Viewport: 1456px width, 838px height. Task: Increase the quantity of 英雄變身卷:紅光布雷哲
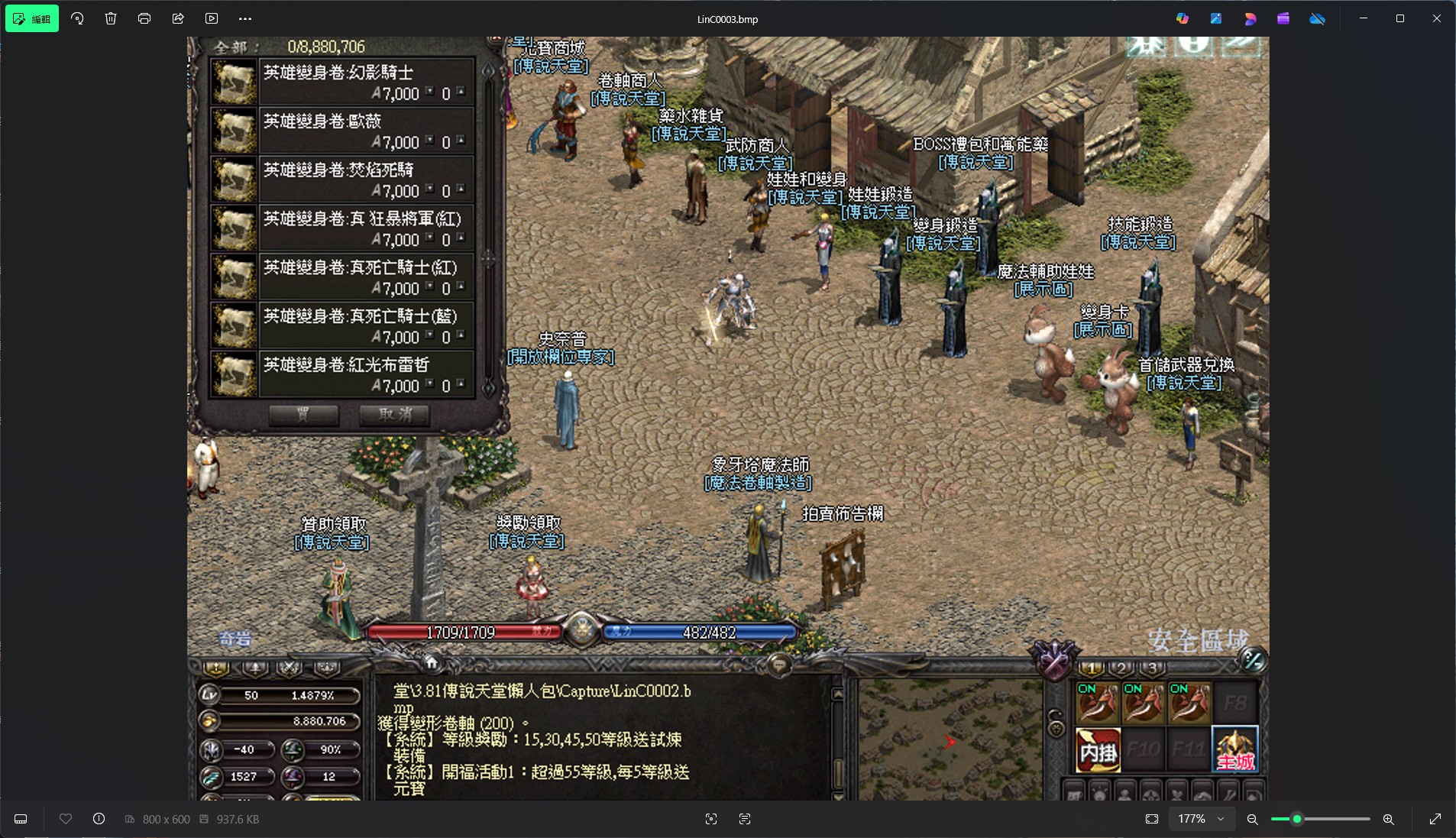(x=461, y=384)
